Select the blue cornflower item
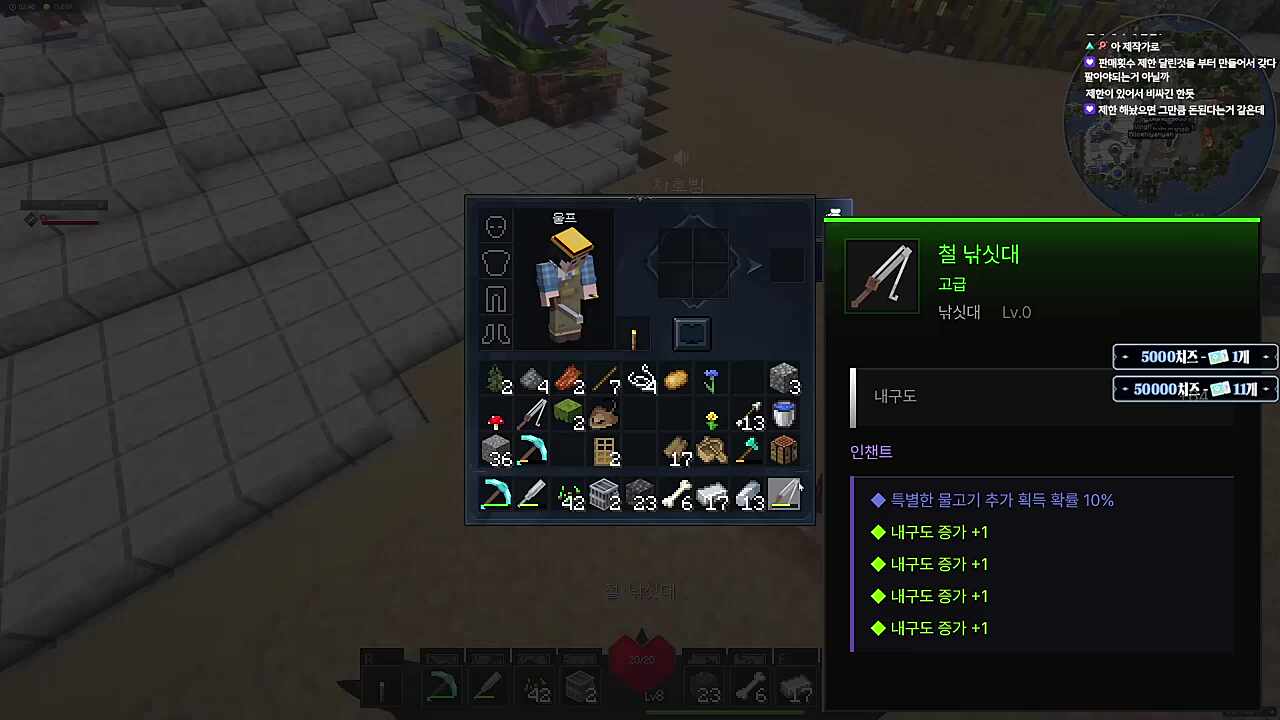 tap(712, 380)
